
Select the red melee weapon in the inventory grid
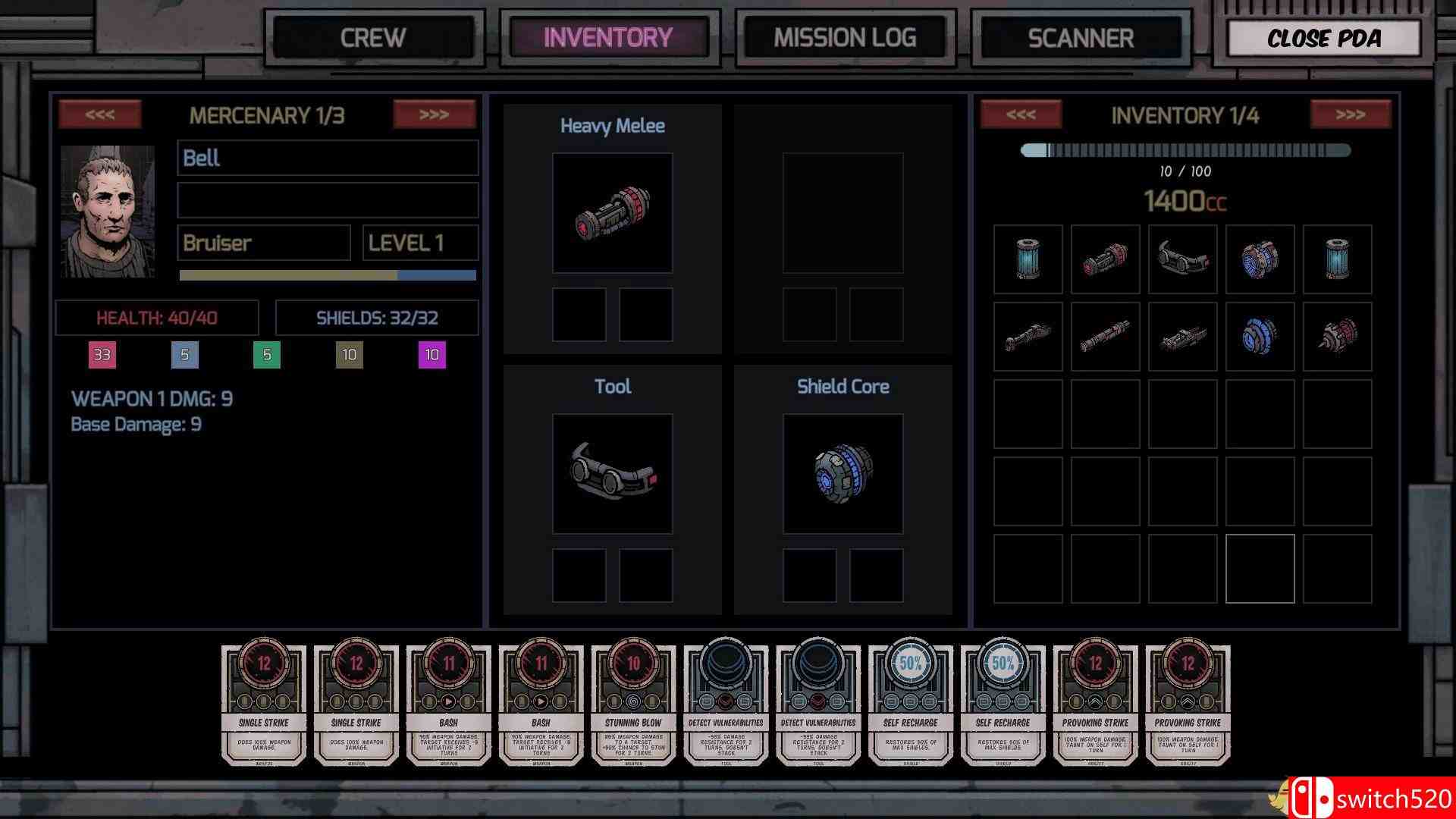(1105, 259)
